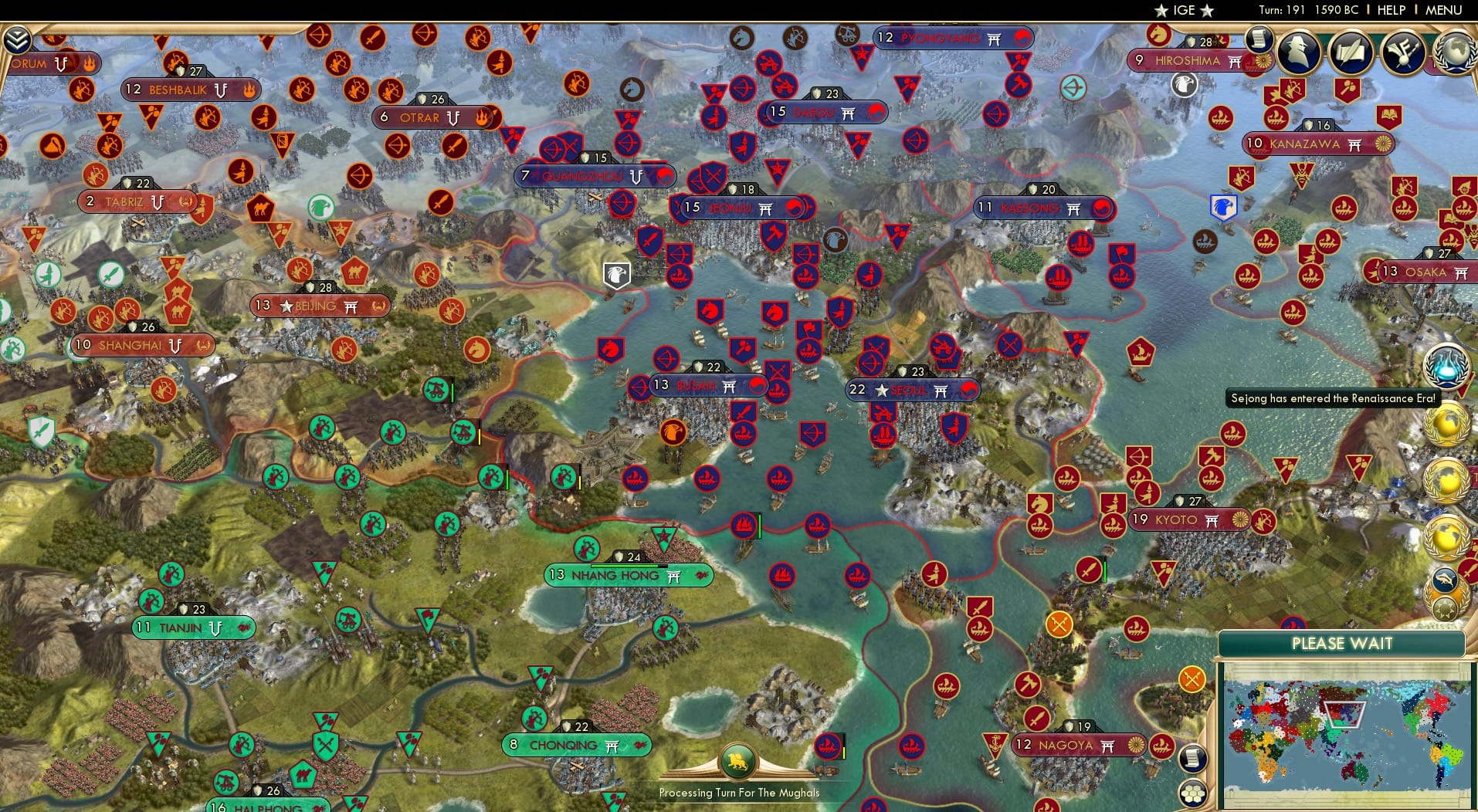Screen dimensions: 1478x812
Task: Toggle Strategic View with the hex grid icon
Action: coord(1193,792)
